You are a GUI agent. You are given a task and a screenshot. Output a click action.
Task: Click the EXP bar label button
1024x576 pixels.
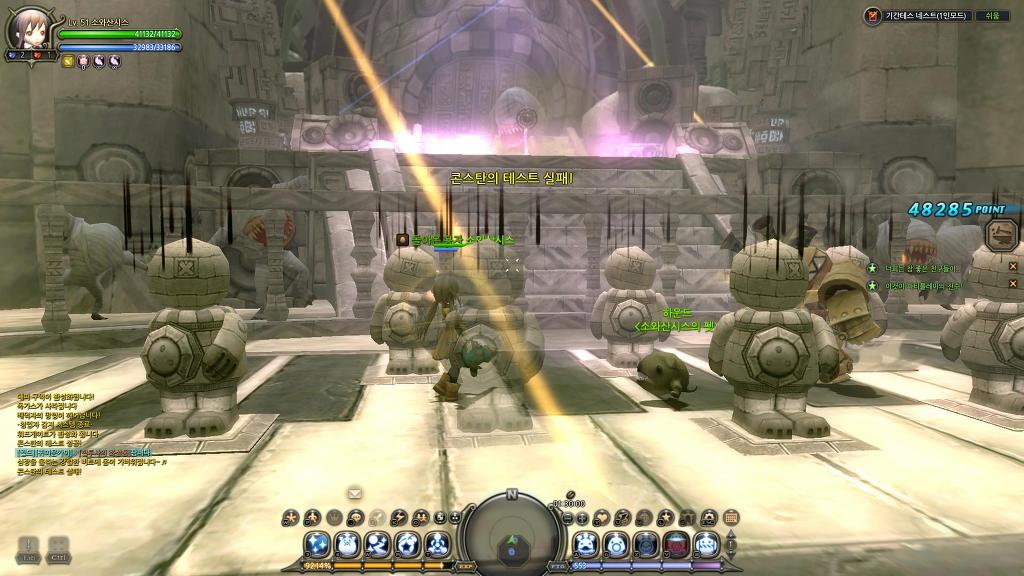point(465,566)
